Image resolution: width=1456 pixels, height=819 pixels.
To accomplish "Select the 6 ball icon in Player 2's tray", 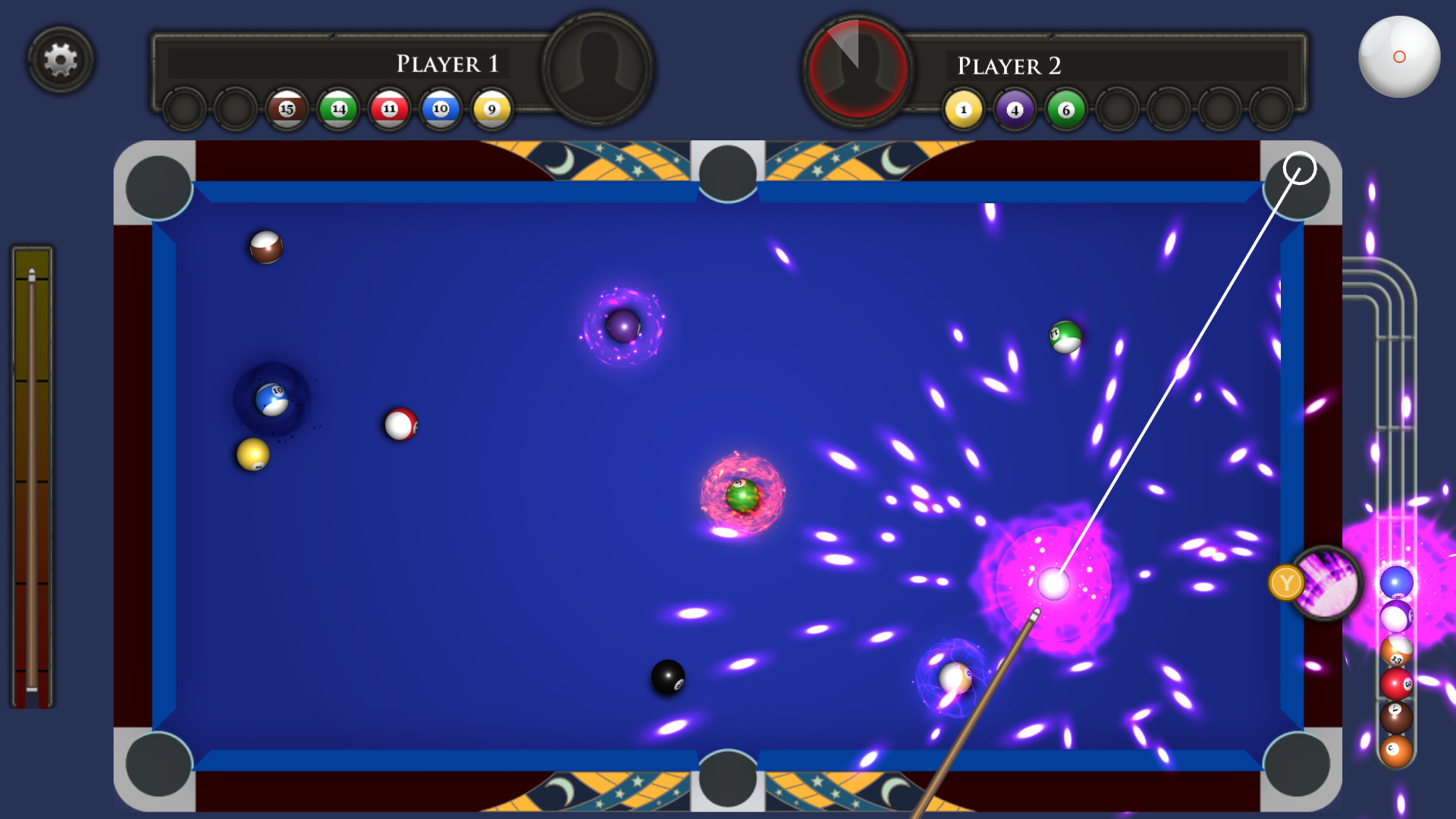I will [1064, 108].
